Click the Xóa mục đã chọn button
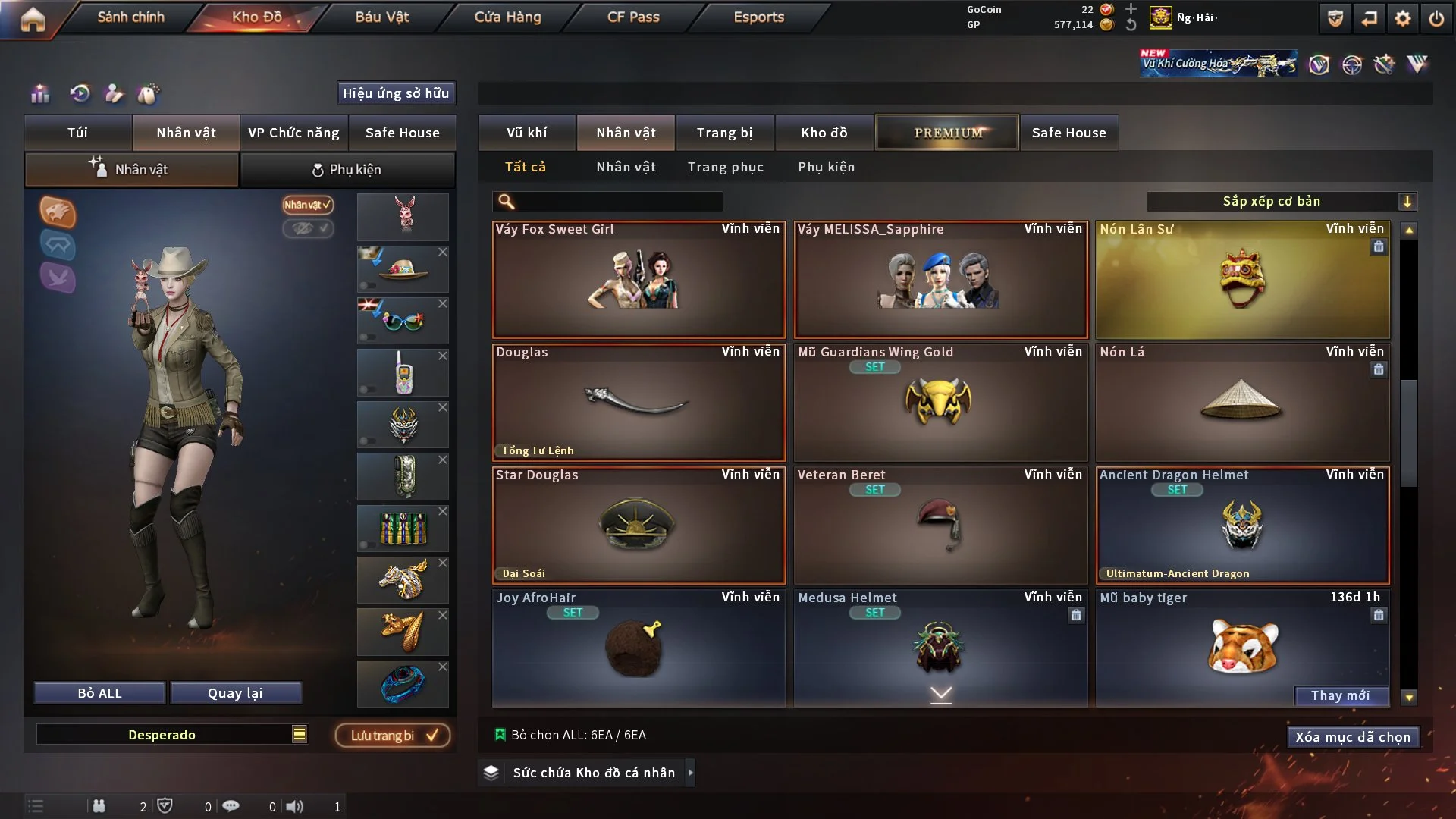Screen dimensions: 1456x819 coord(1352,737)
